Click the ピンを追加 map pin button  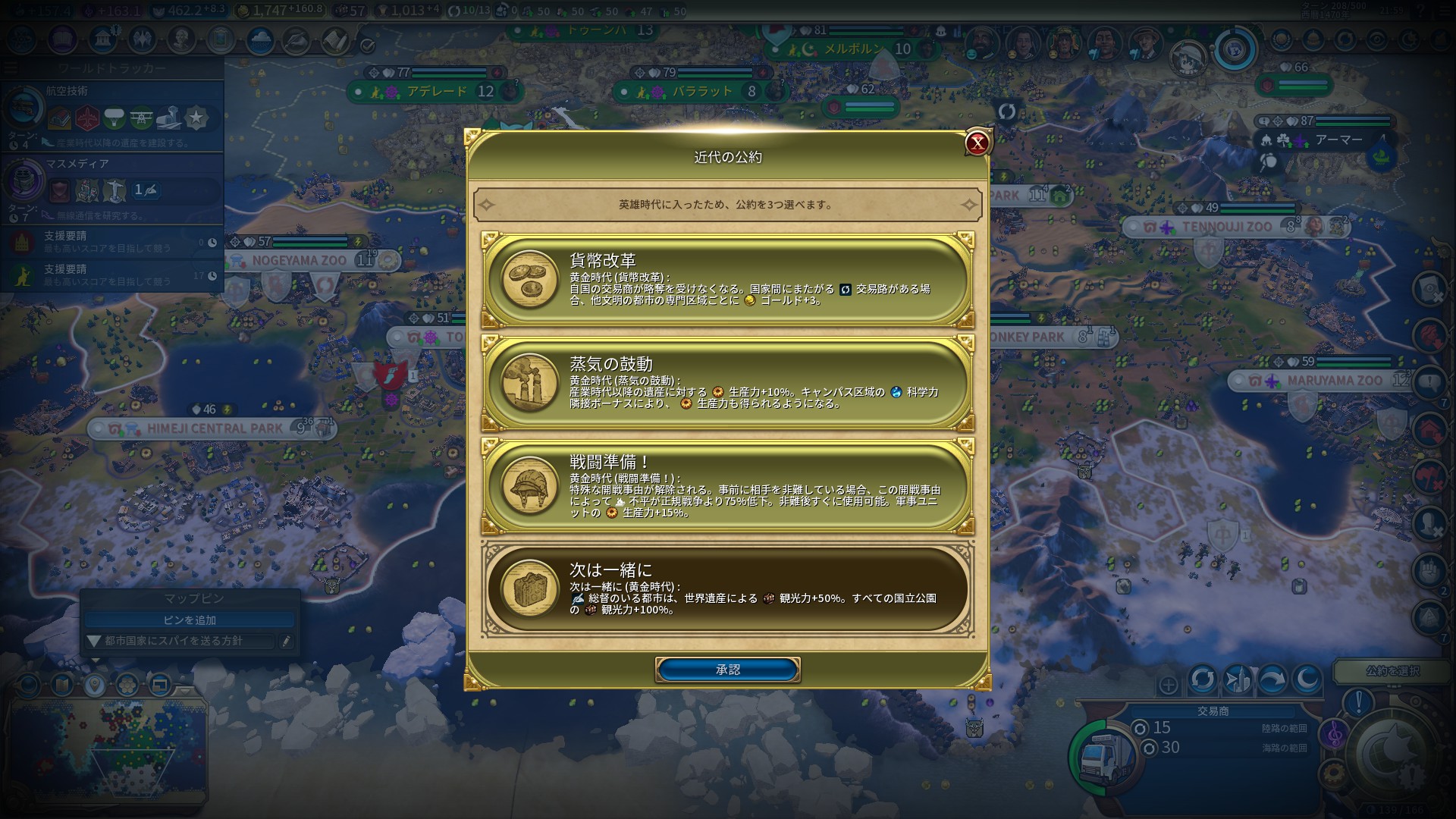190,620
